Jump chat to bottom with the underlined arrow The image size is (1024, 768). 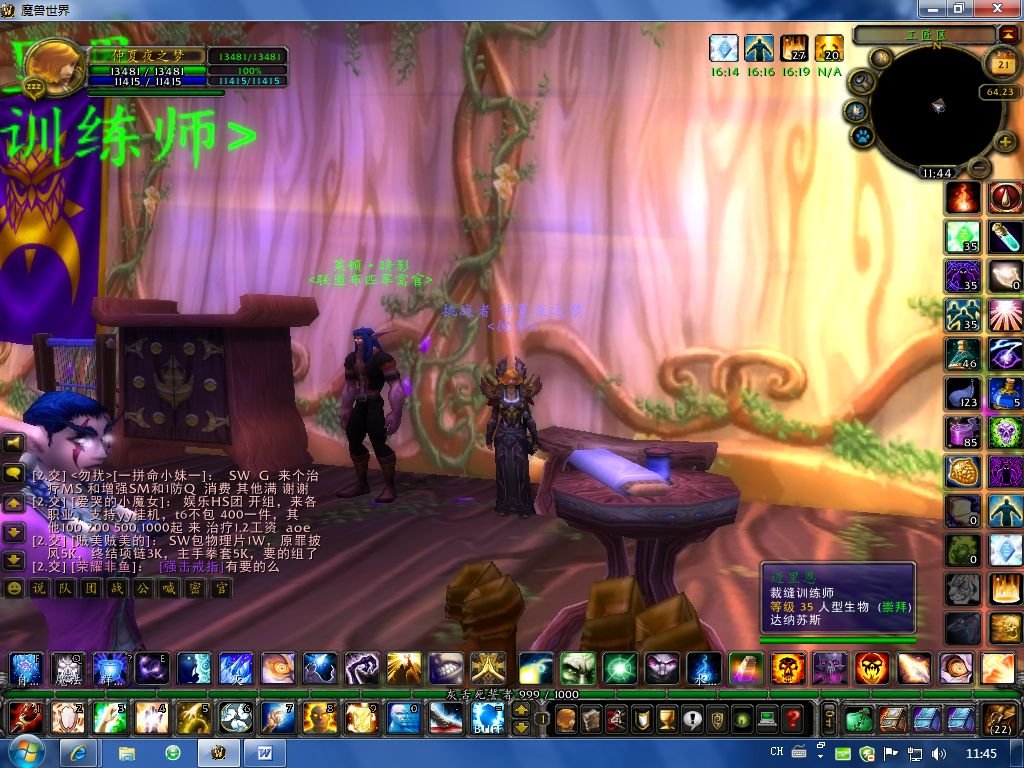(14, 561)
